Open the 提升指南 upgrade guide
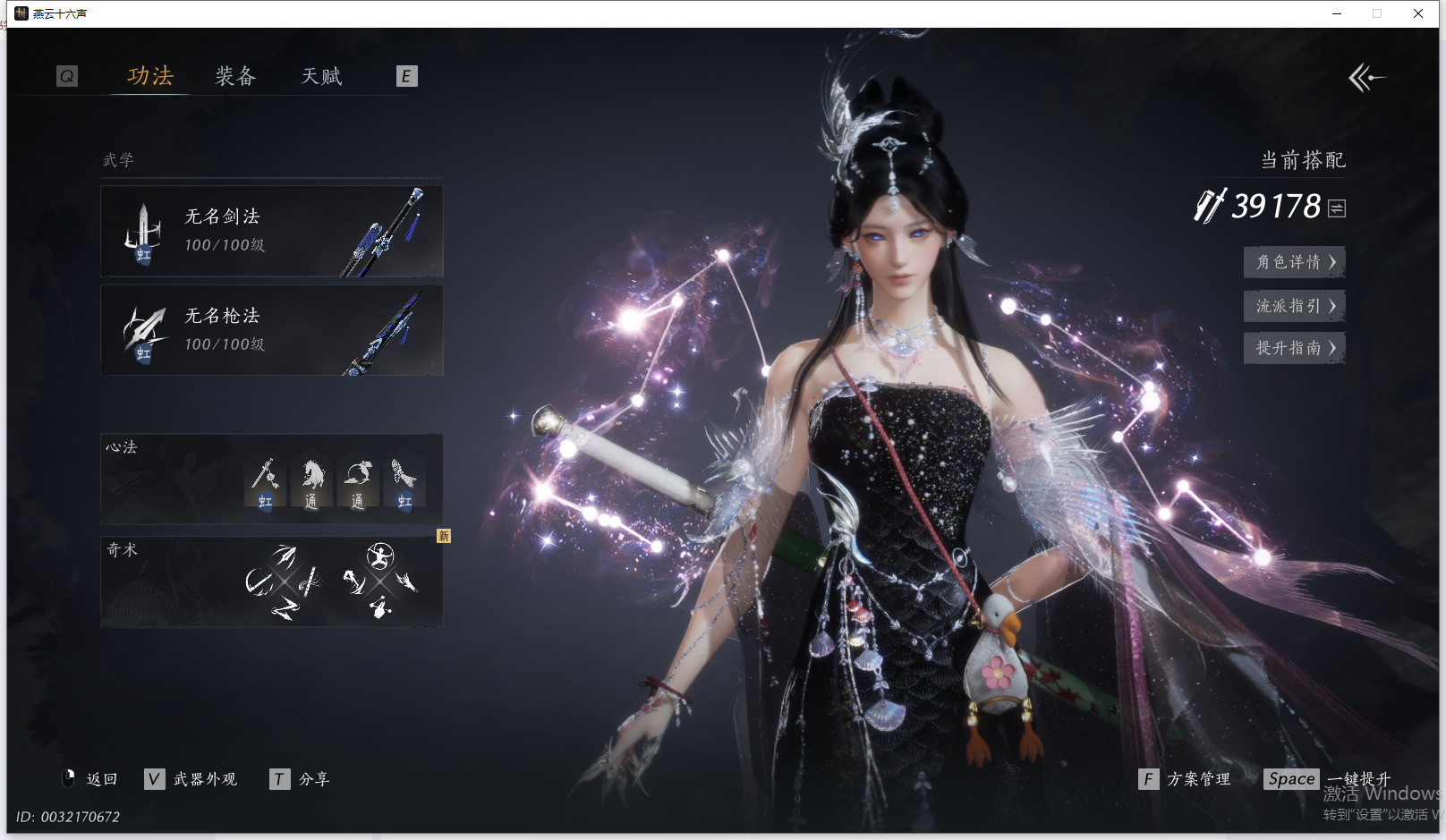This screenshot has height=840, width=1446. (x=1294, y=348)
